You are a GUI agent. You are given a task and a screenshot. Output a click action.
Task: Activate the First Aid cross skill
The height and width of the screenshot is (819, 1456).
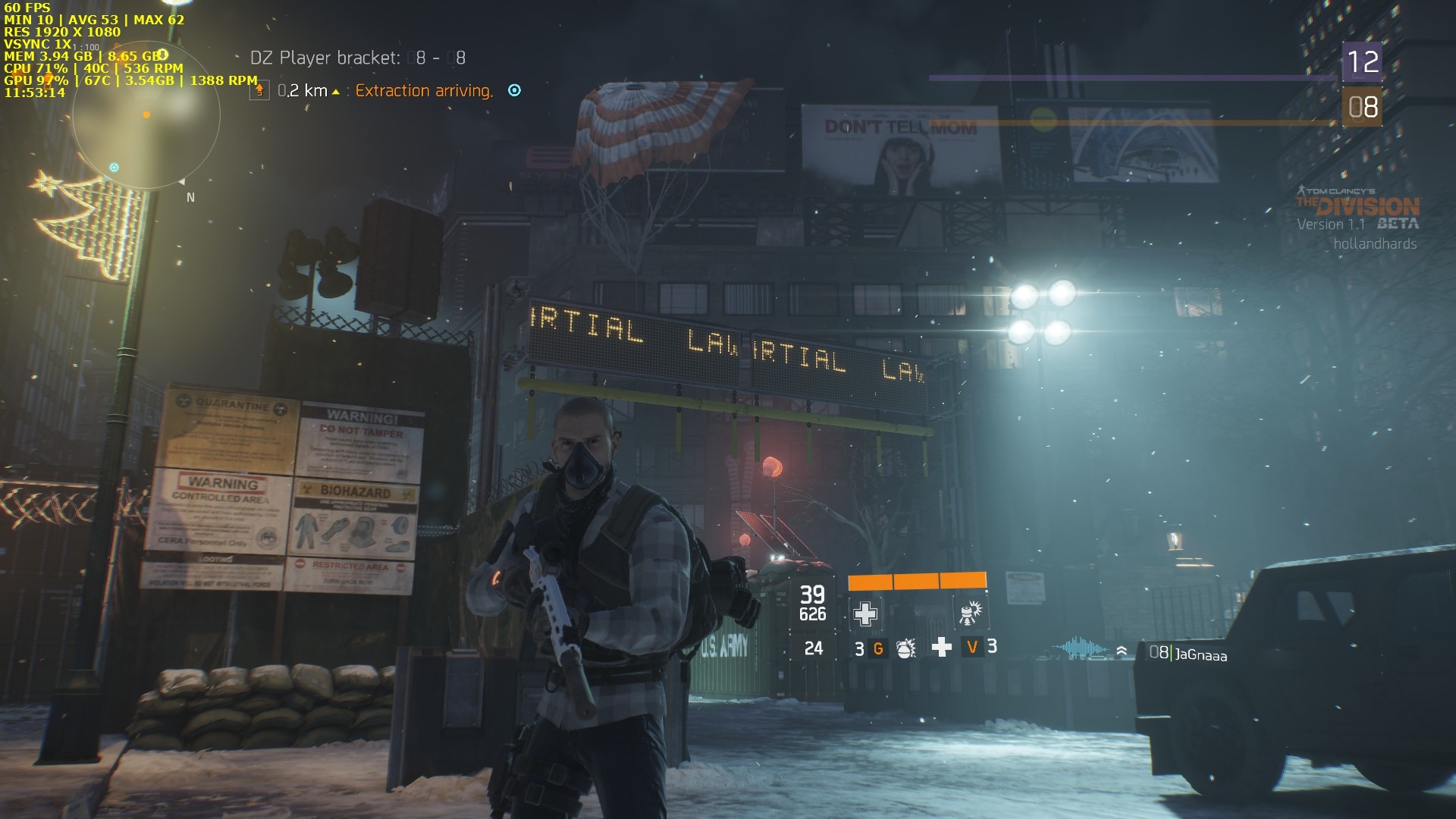pos(865,613)
